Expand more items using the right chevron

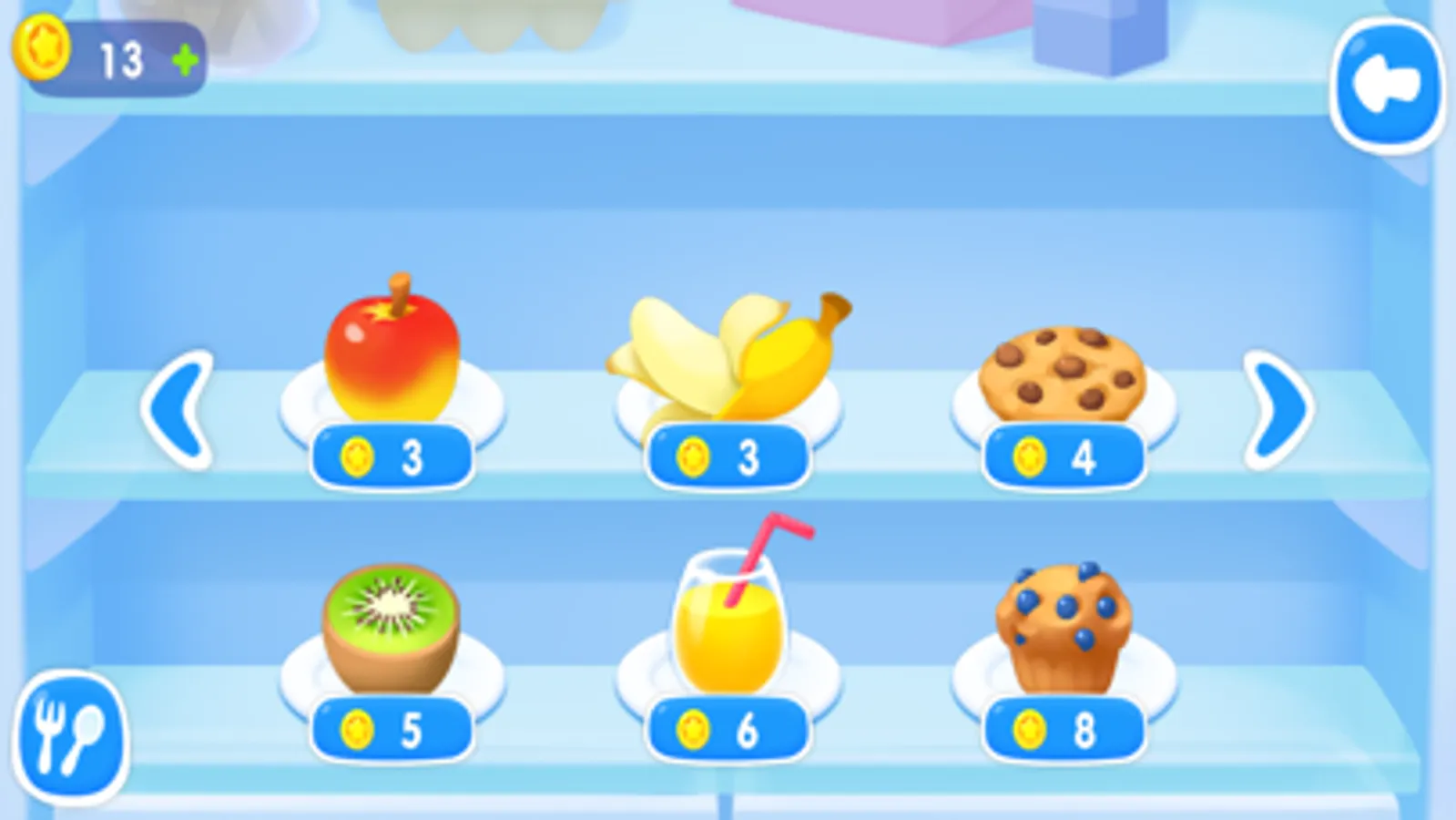point(1275,412)
